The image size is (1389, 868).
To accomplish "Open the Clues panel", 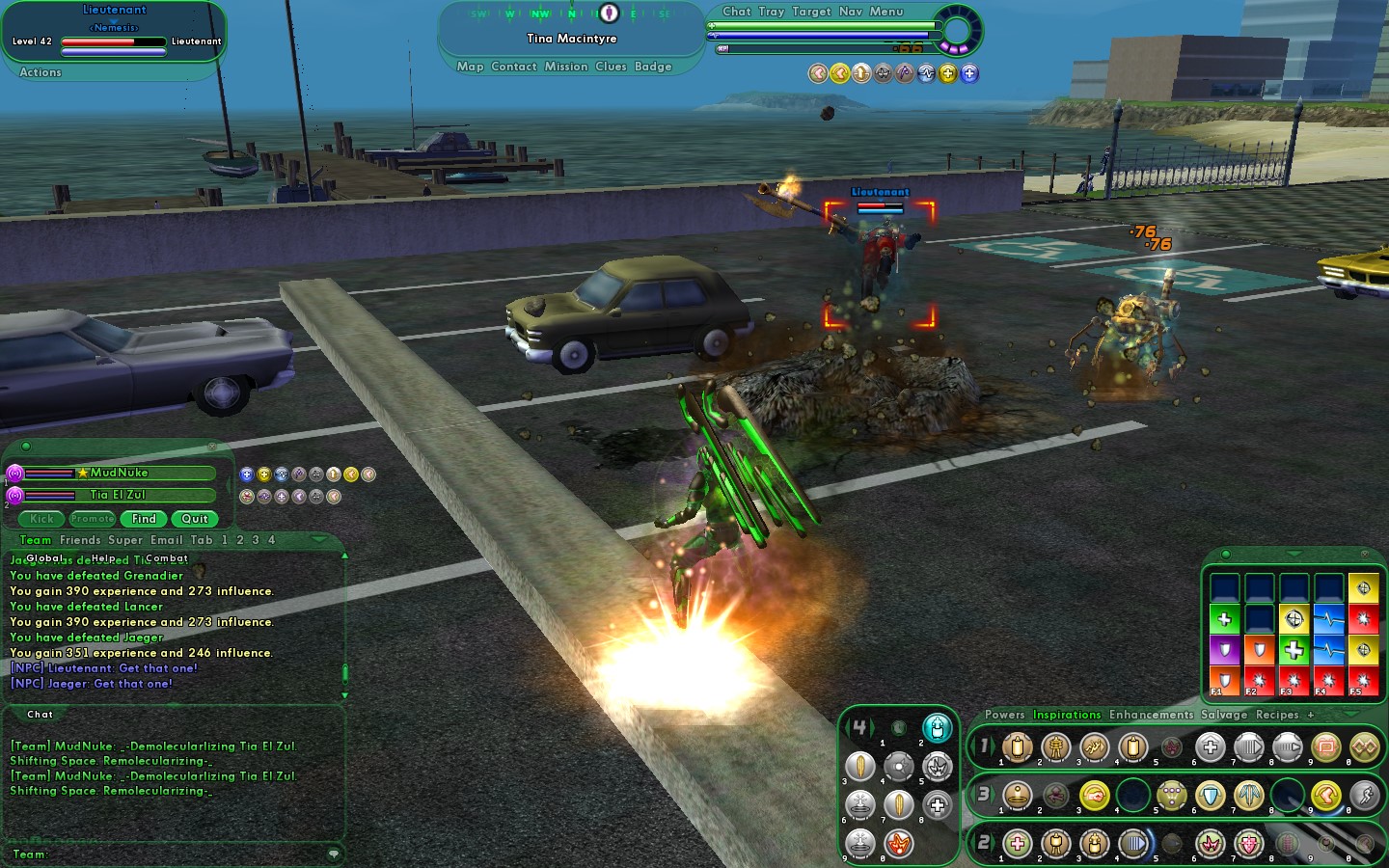I will [611, 67].
